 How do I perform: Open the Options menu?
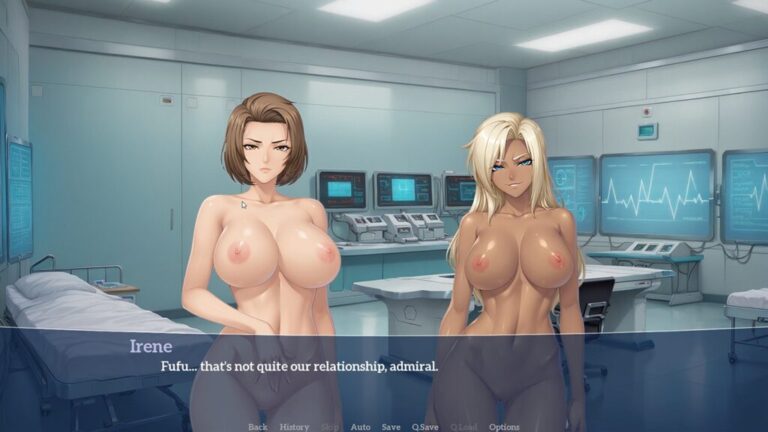[x=504, y=427]
